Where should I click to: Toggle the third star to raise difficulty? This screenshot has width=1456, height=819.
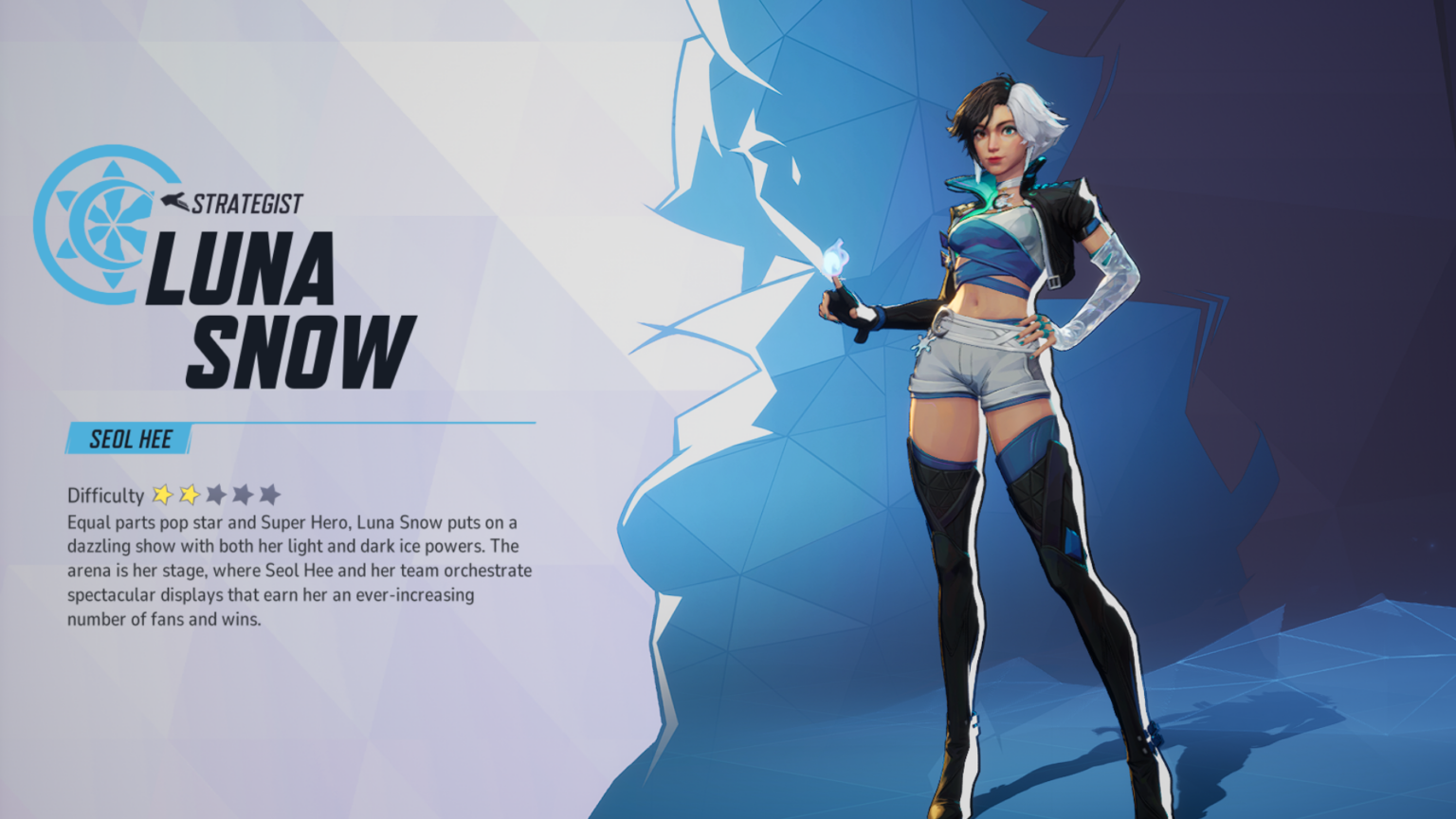[x=216, y=495]
